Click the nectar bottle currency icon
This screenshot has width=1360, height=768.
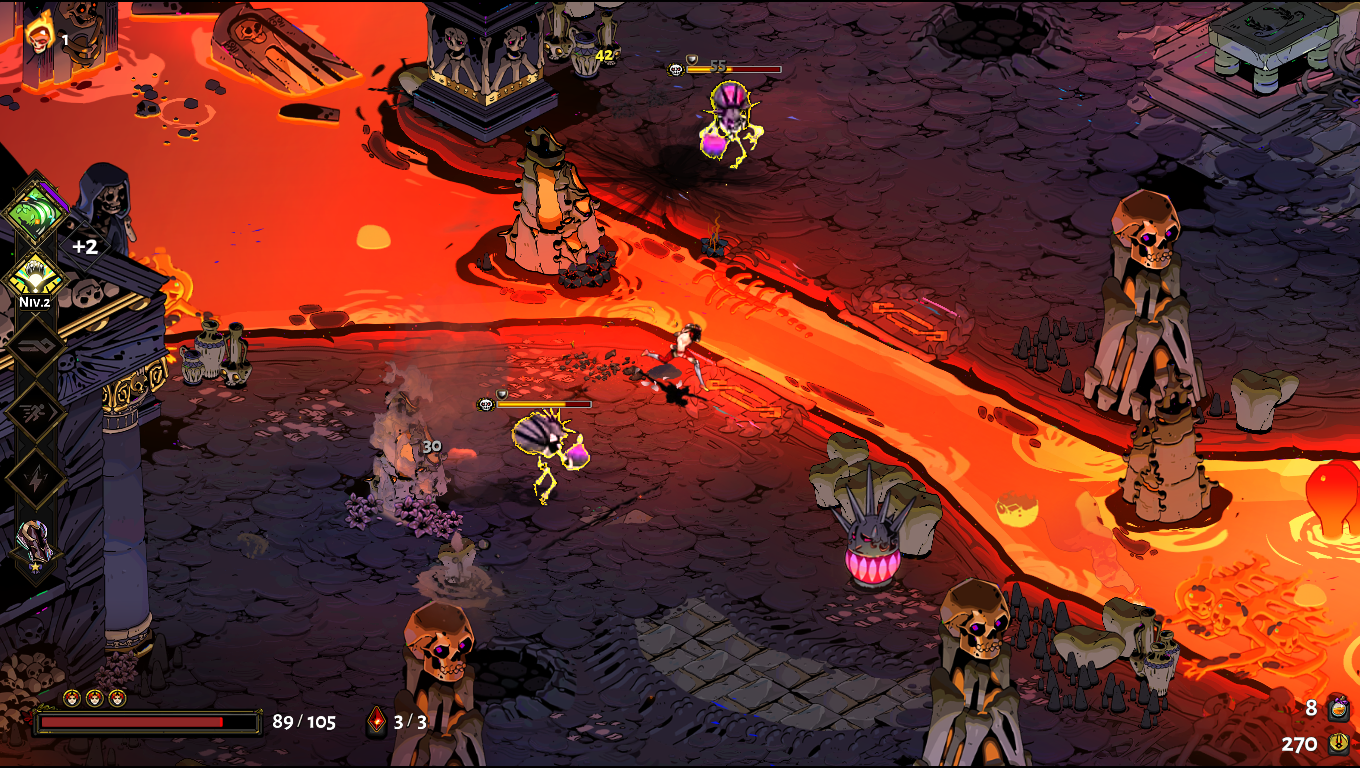coord(1338,709)
